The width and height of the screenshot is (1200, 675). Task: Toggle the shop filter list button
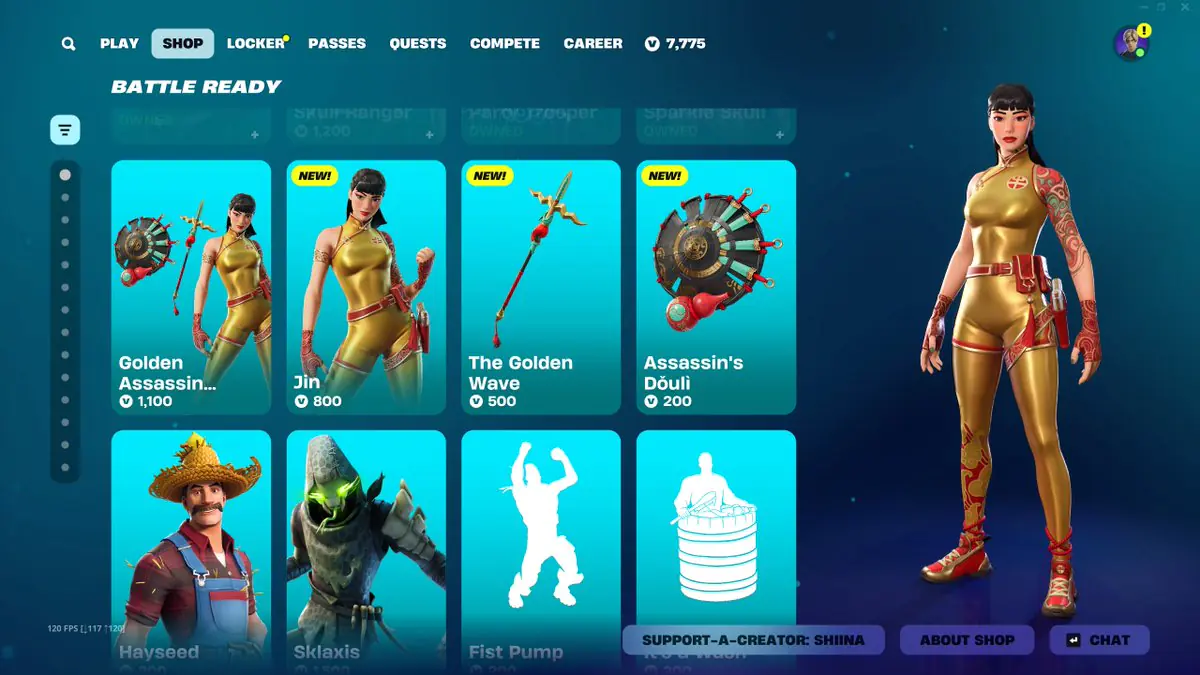pos(65,130)
